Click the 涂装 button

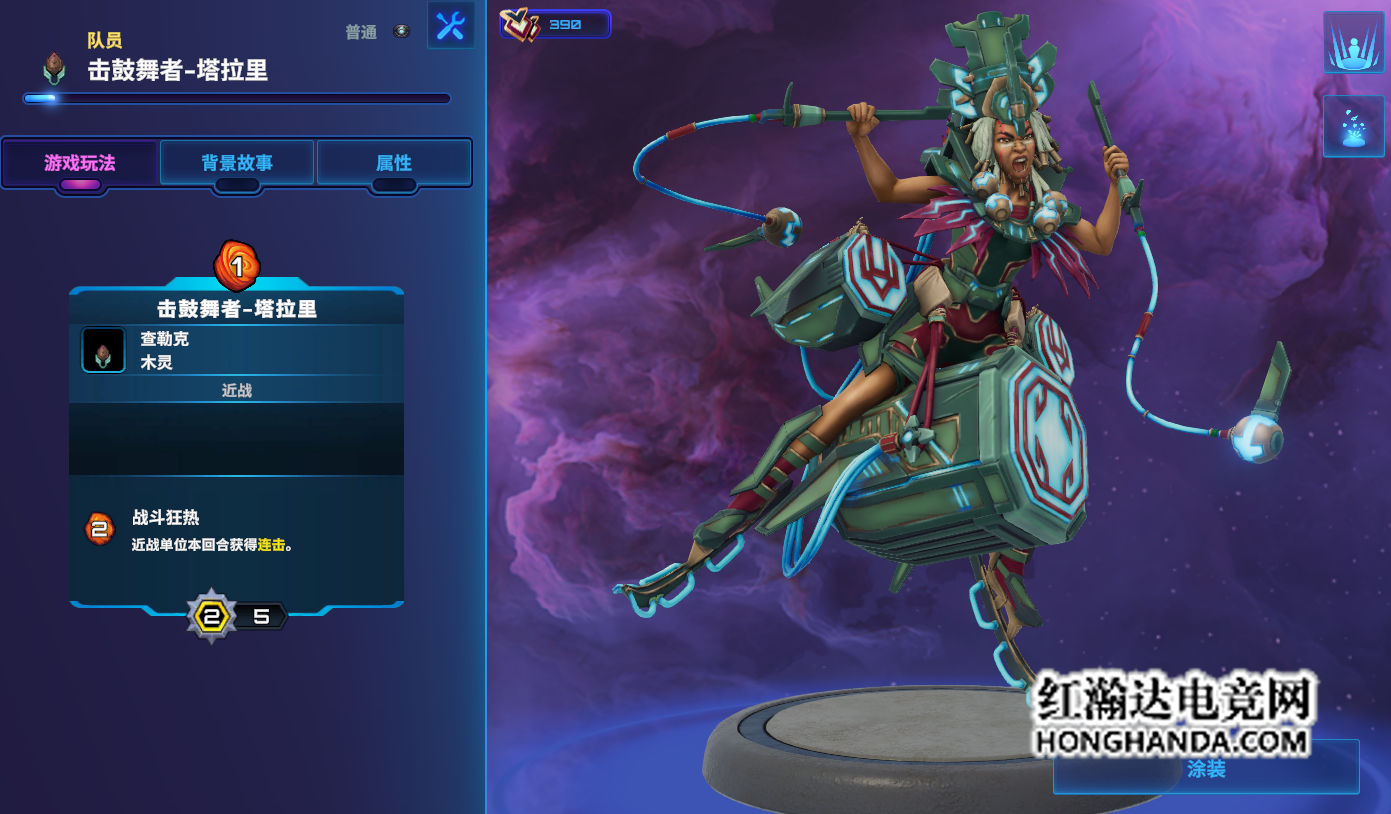coord(1206,768)
